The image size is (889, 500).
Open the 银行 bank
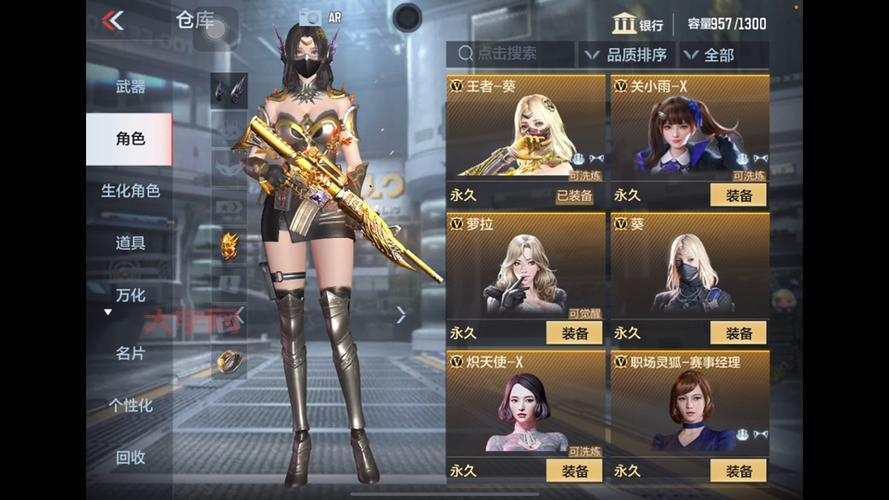[x=638, y=24]
